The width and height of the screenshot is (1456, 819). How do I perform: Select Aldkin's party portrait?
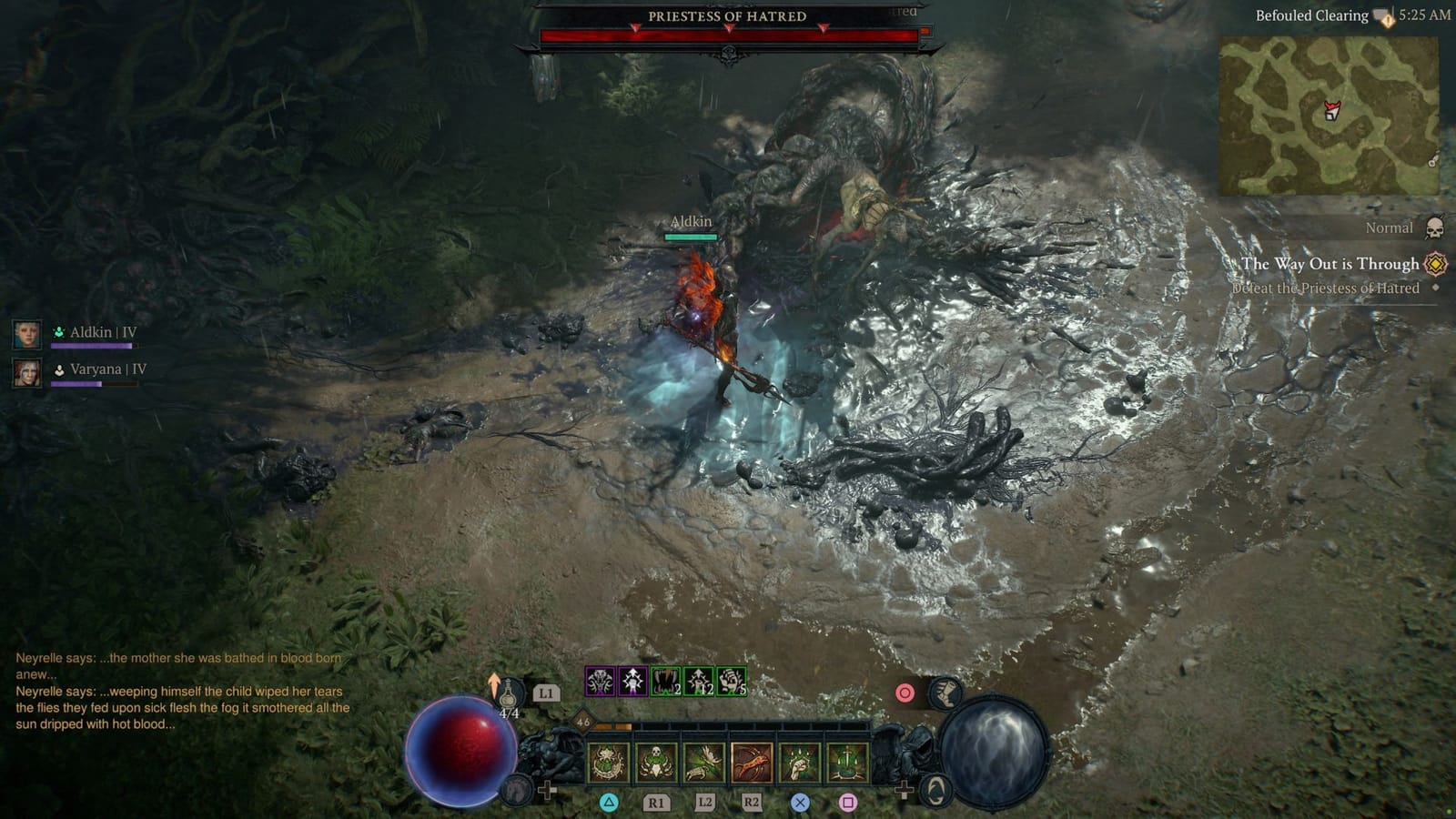pyautogui.click(x=25, y=332)
